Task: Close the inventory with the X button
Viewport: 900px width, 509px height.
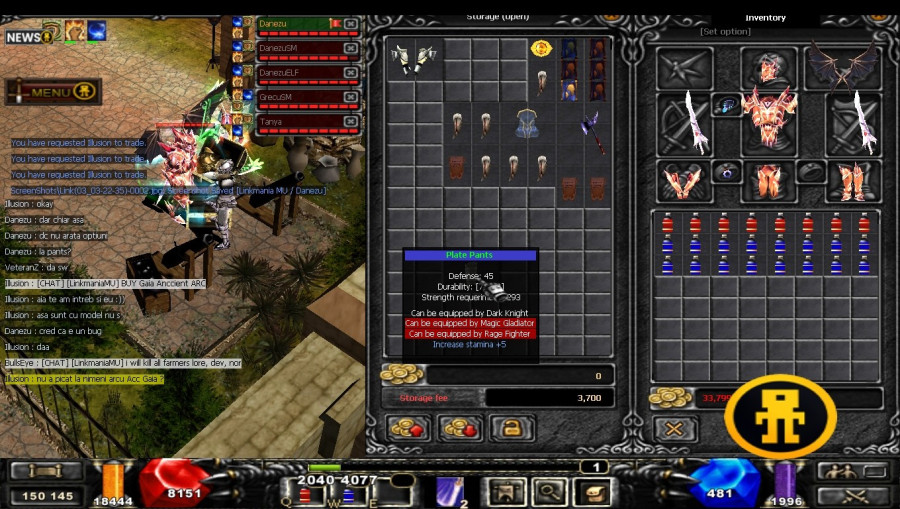Action: click(x=675, y=429)
